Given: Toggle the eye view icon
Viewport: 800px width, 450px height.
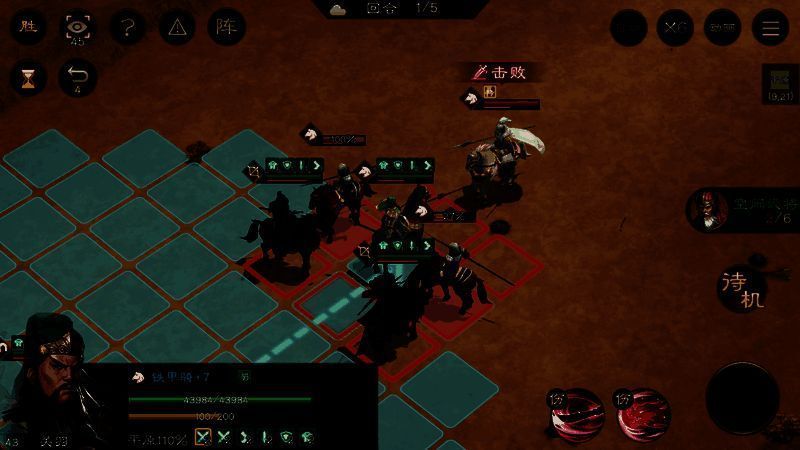Looking at the screenshot, I should [77, 27].
